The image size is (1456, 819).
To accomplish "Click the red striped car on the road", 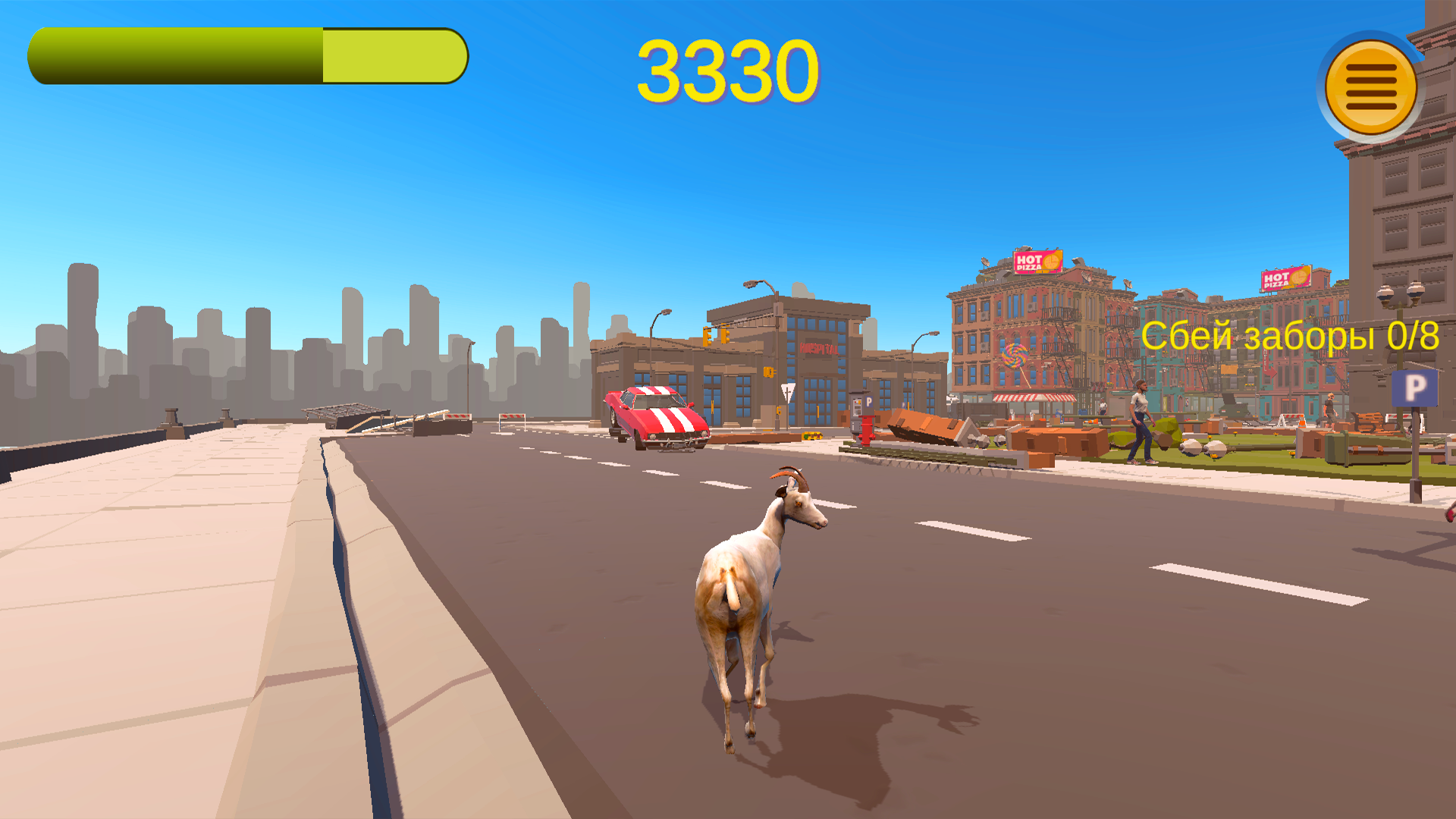I will click(656, 417).
